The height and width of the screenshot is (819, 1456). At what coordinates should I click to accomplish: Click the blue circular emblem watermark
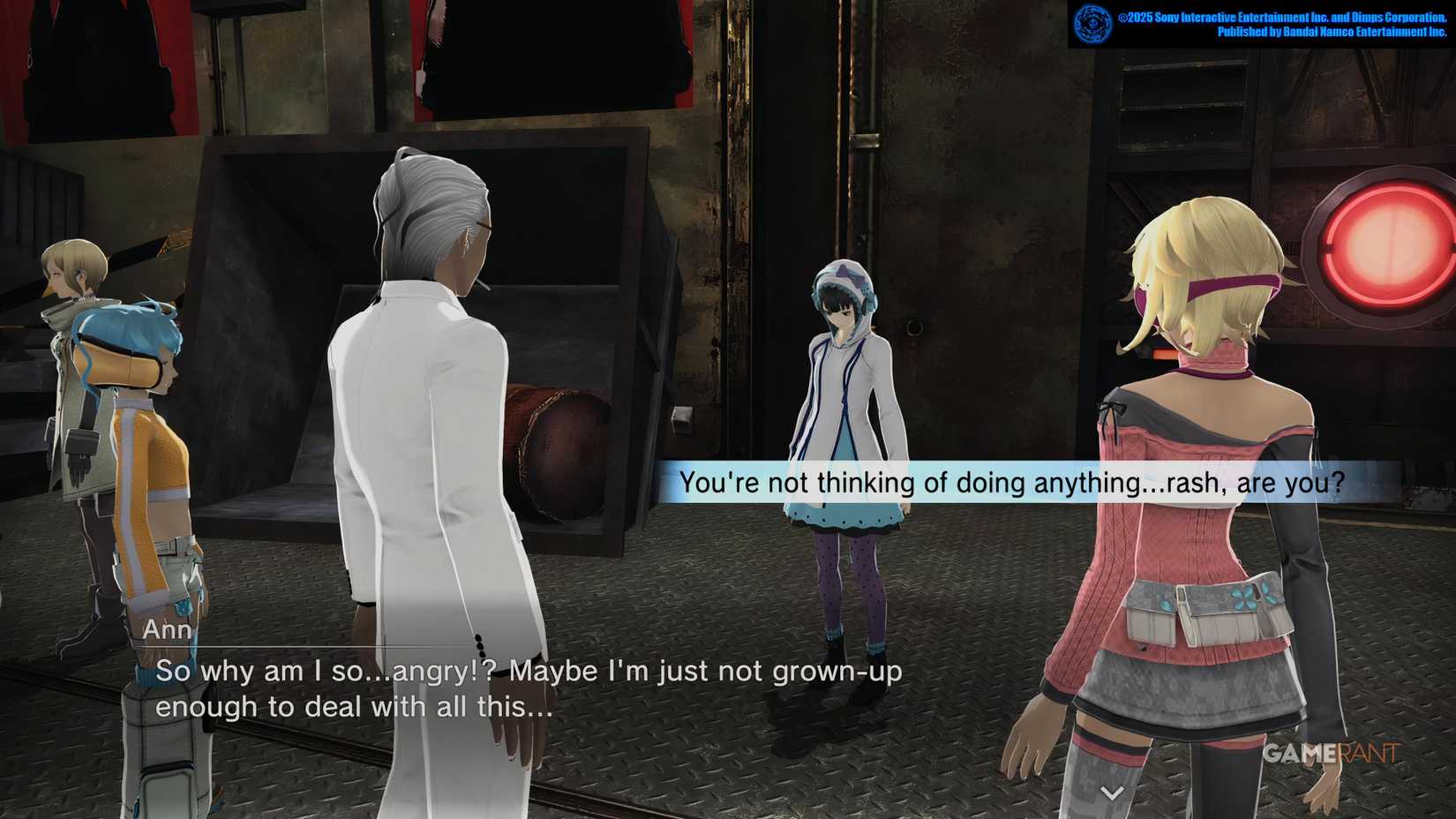1092,22
